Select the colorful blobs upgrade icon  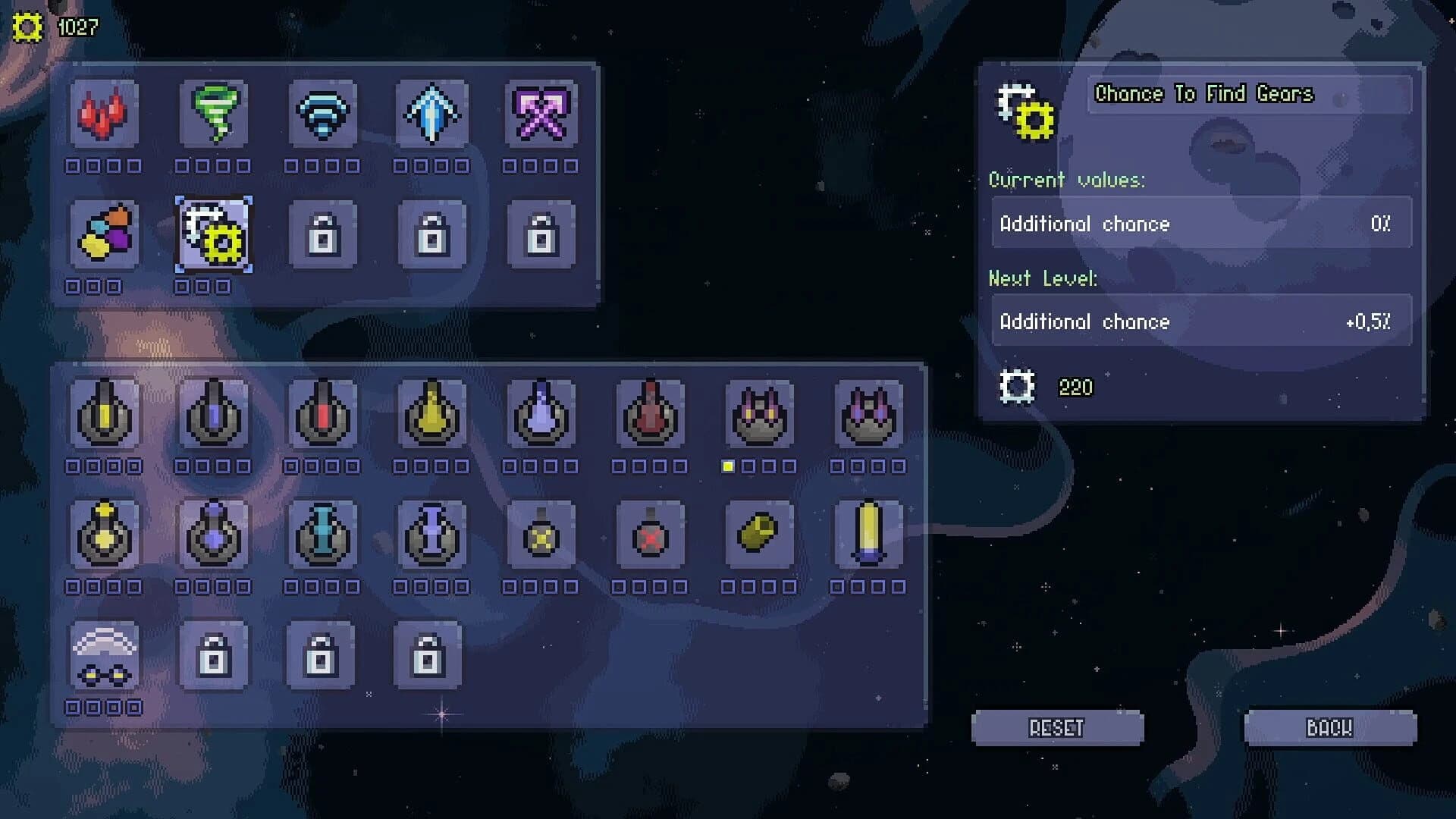click(x=104, y=235)
